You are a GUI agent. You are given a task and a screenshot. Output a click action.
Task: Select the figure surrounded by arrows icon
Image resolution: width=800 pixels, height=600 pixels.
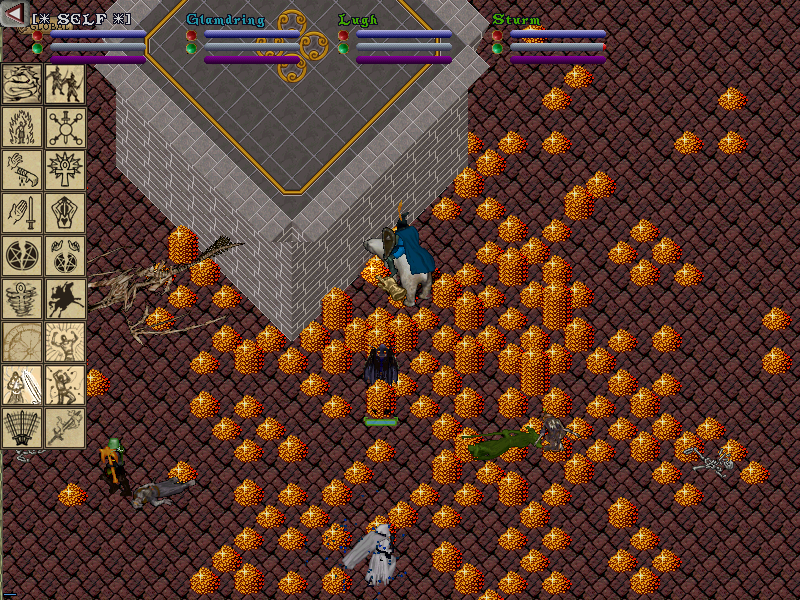click(x=65, y=385)
